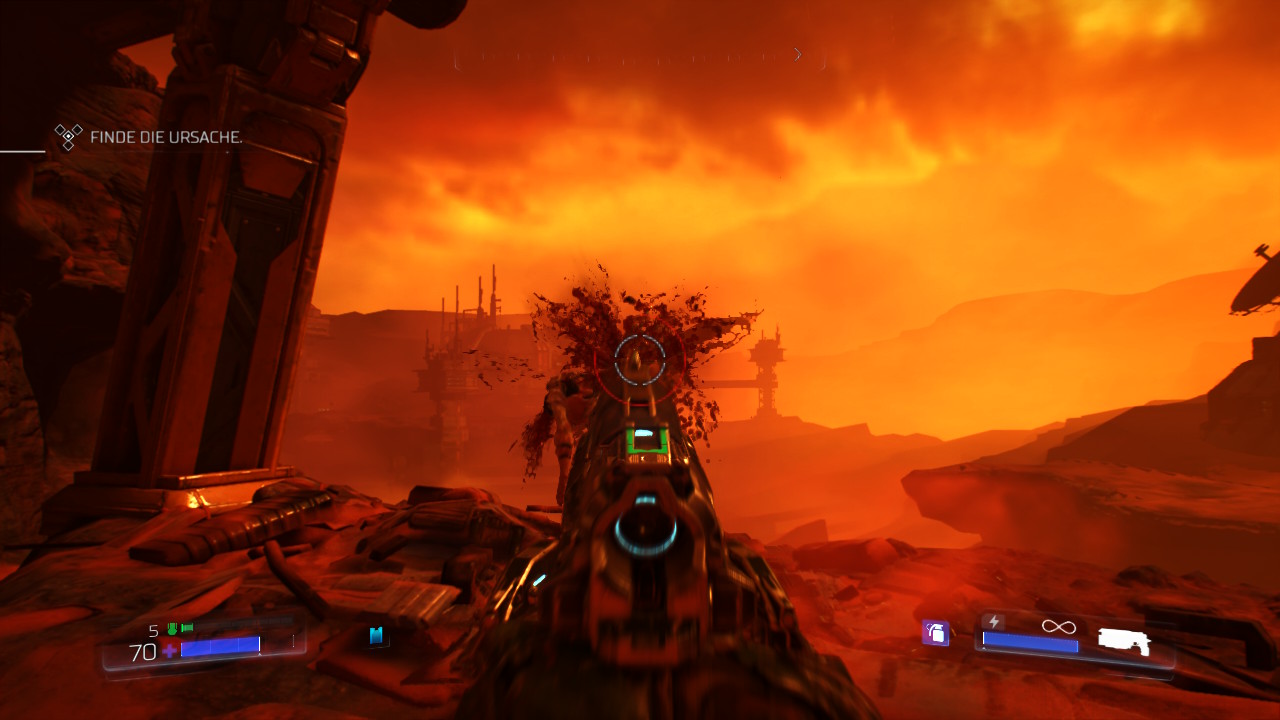Click the cyan icon beside the health panel
The image size is (1280, 720).
point(377,636)
